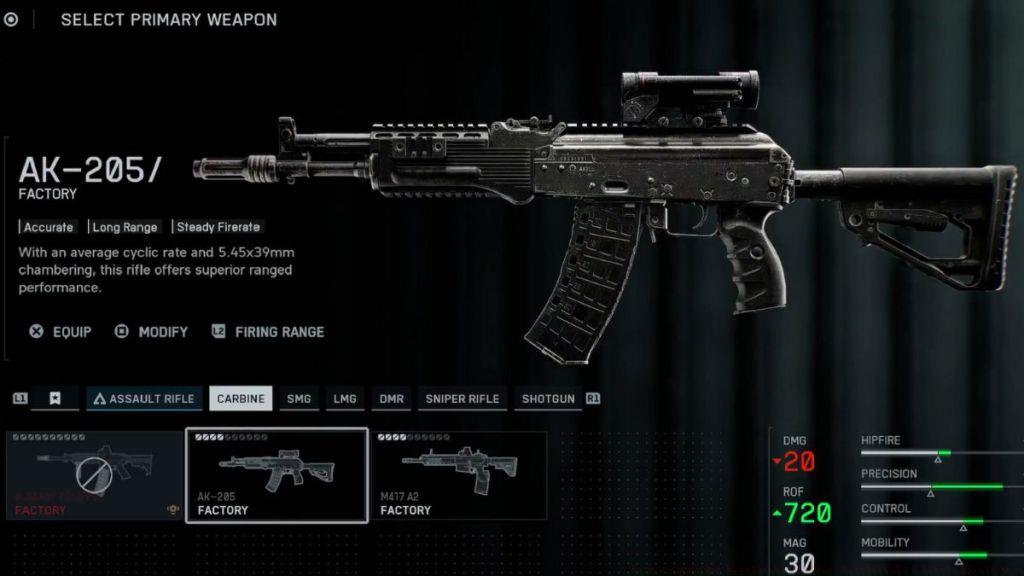
Task: Select the Carbine weapon tab
Action: 240,399
